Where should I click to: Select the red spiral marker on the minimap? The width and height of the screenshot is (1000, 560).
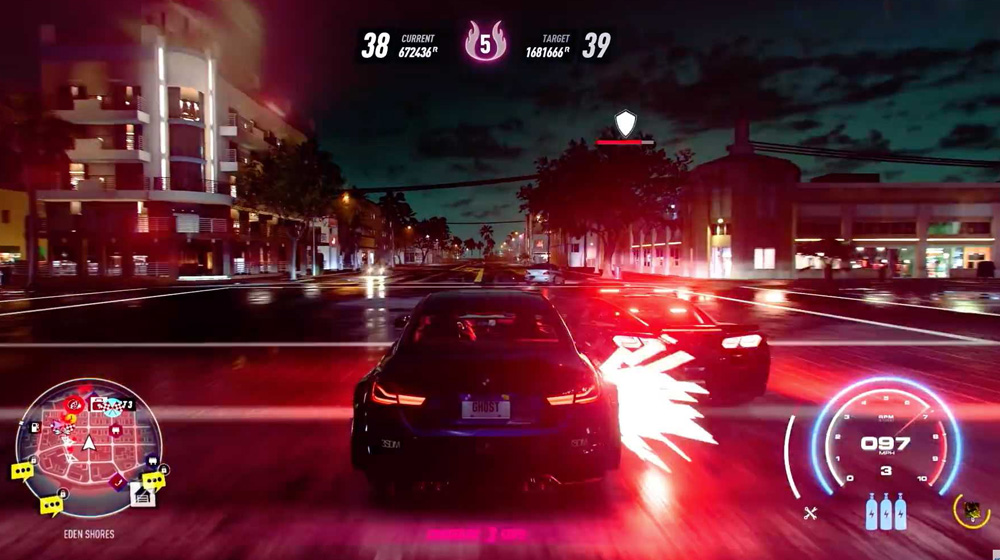point(71,405)
